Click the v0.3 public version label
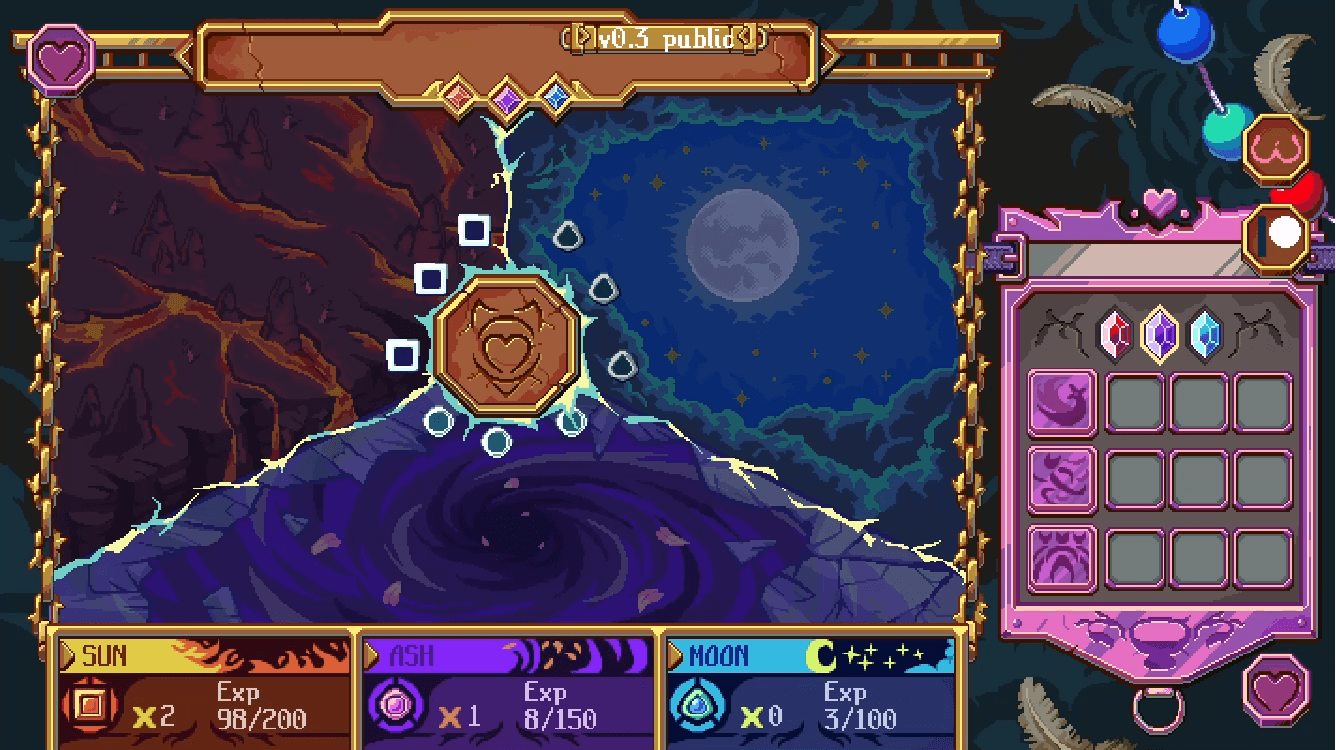This screenshot has height=750, width=1336. 667,38
